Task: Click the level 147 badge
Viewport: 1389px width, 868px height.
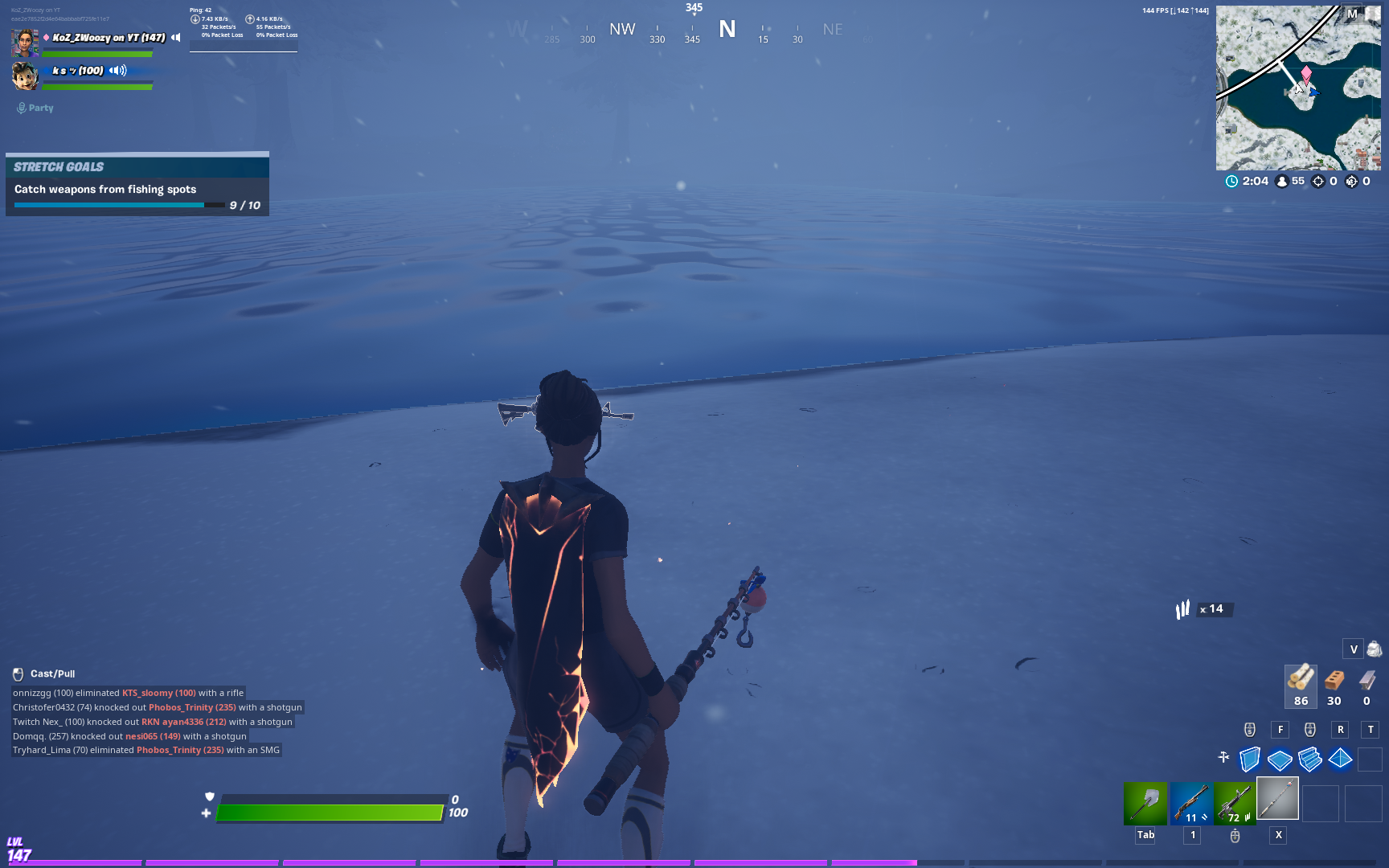Action: pyautogui.click(x=18, y=850)
